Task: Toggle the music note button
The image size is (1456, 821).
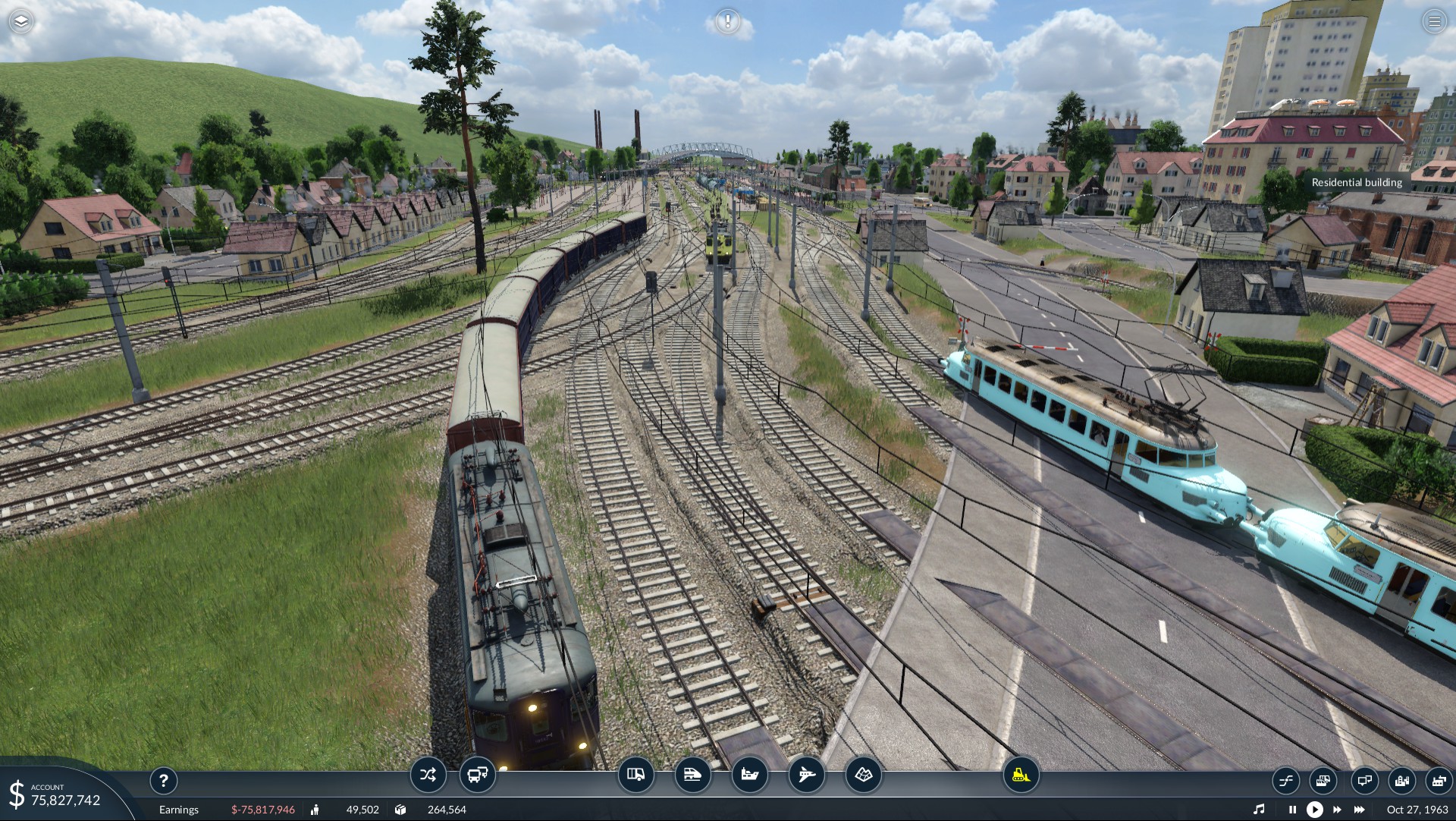Action: coord(1259,810)
